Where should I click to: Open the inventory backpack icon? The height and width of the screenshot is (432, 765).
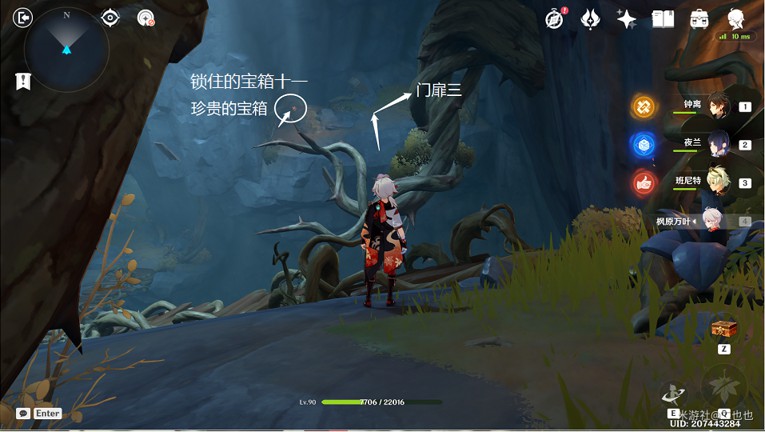click(x=699, y=18)
